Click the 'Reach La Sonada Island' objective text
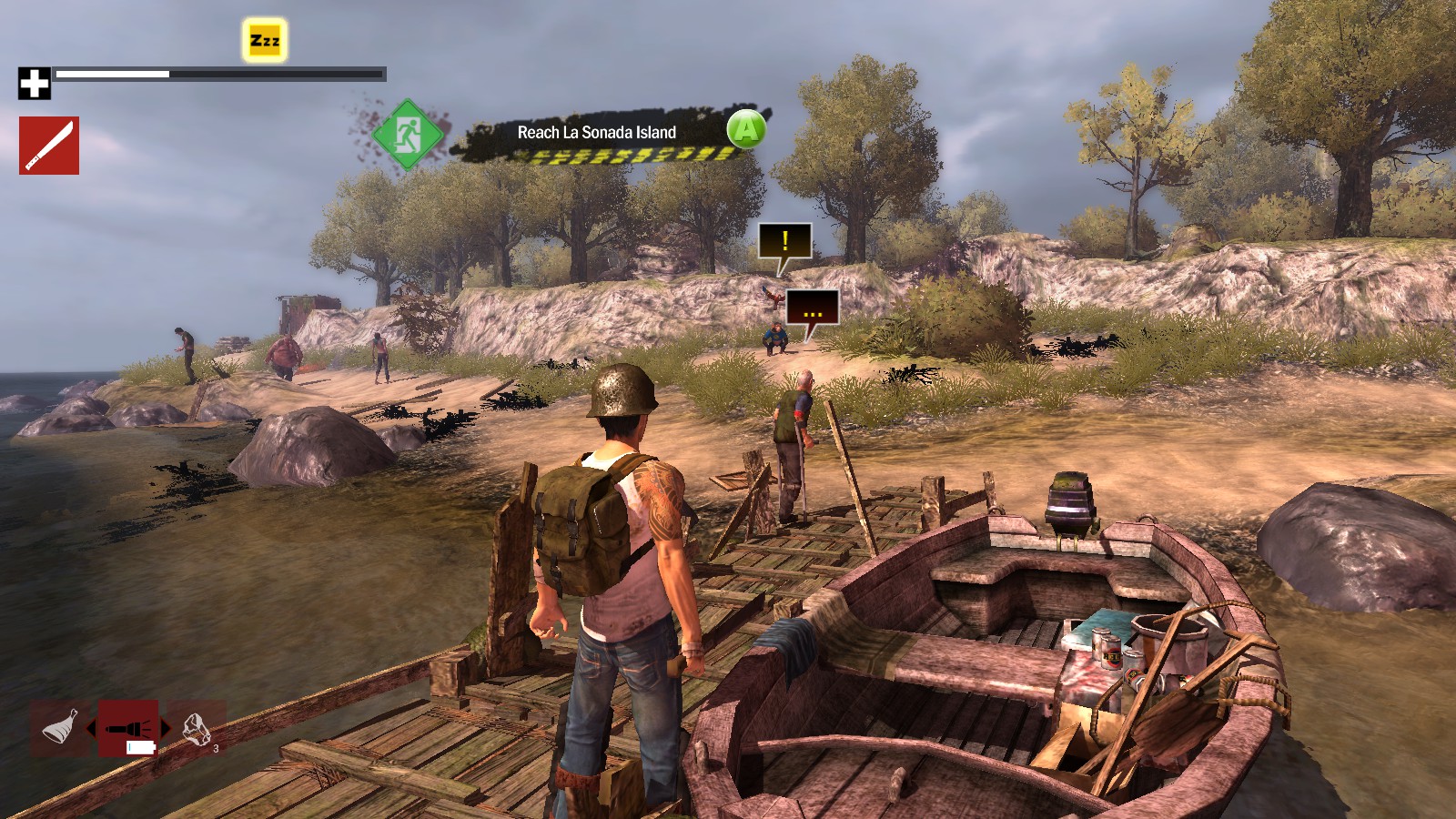 click(595, 131)
